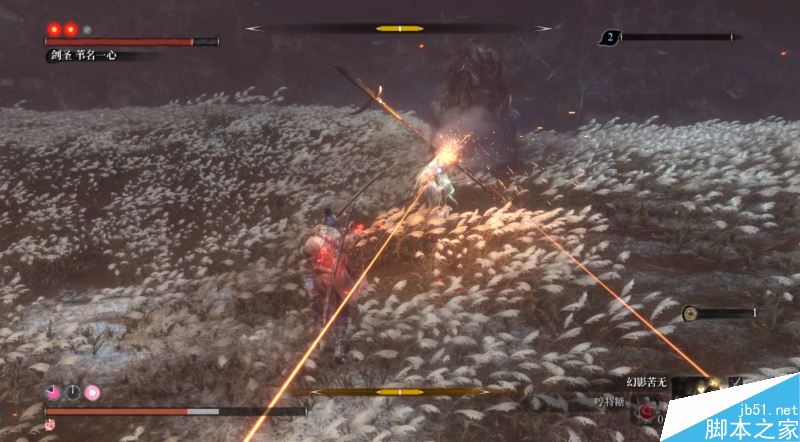Click the sen coin icon
This screenshot has height=442, width=800.
click(x=690, y=313)
